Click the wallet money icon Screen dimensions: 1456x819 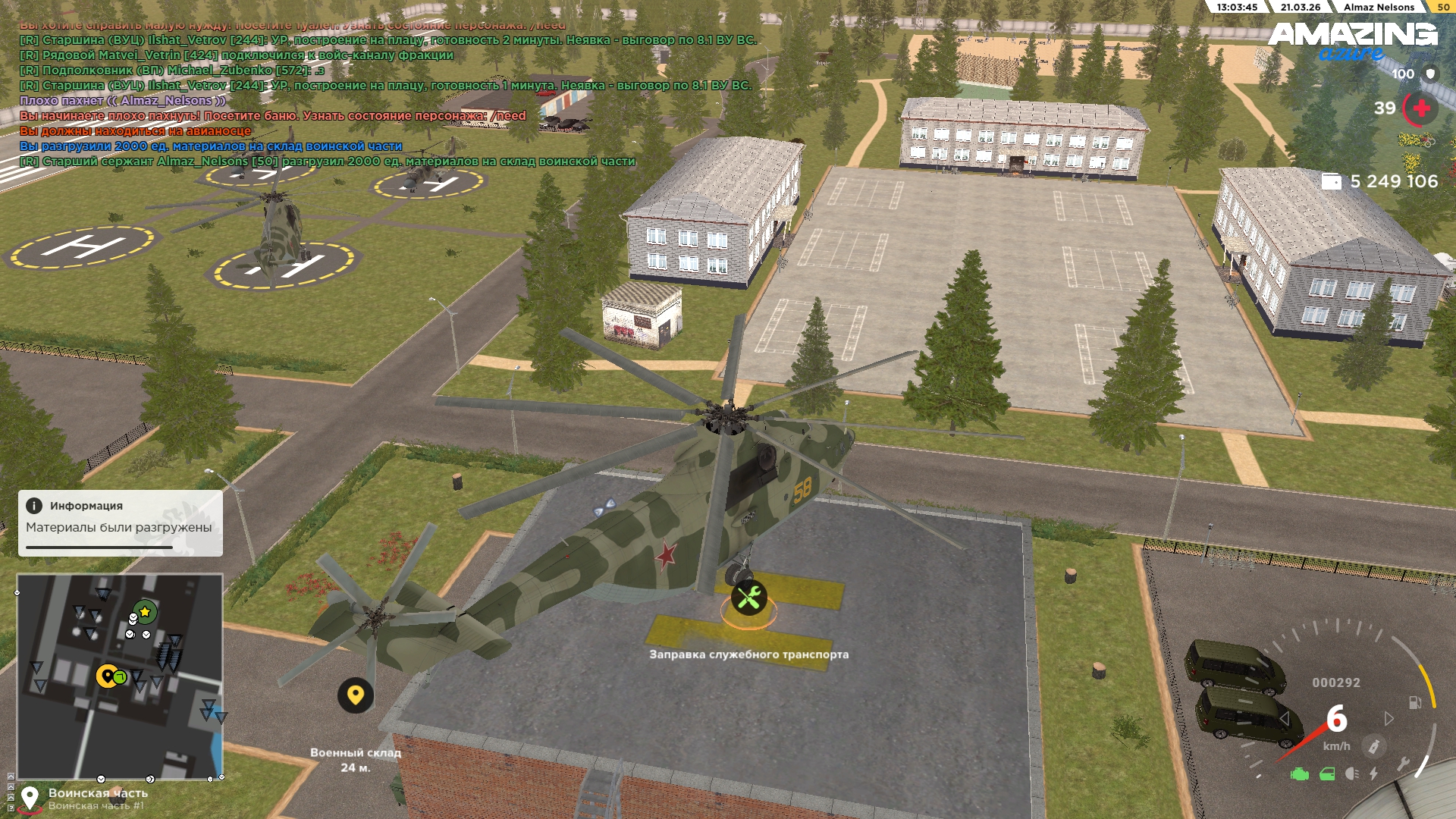pyautogui.click(x=1332, y=181)
